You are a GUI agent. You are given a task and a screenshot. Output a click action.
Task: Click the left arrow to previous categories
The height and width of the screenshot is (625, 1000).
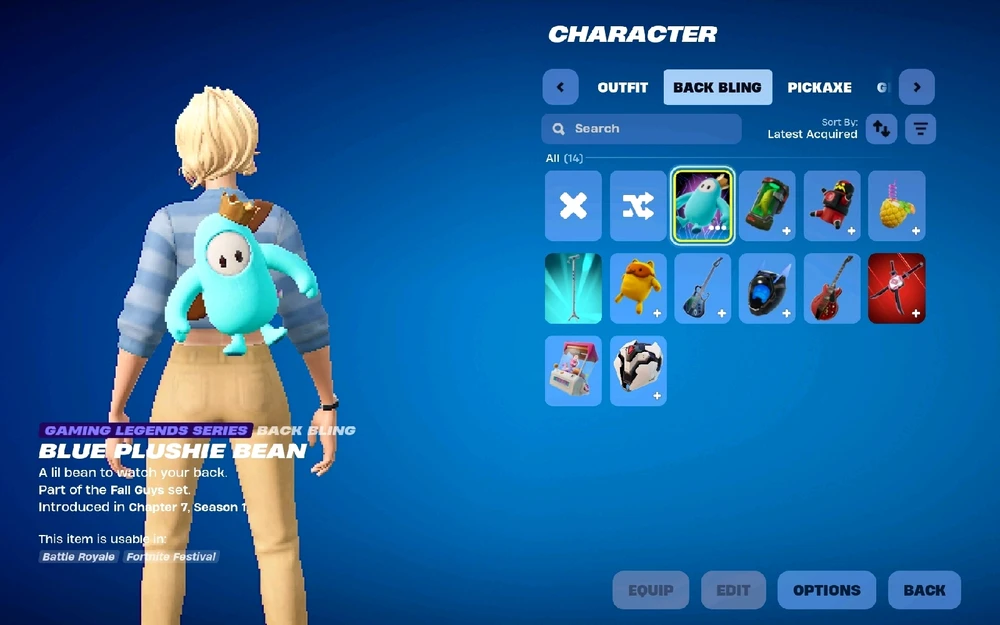point(560,87)
